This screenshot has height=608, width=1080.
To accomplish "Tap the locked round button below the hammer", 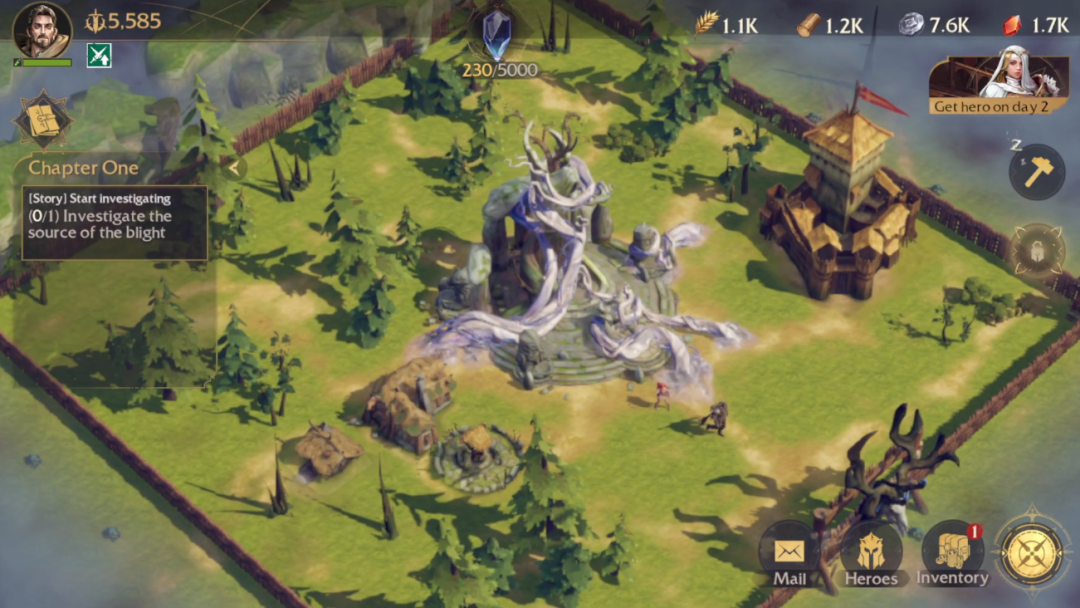I will 1037,250.
